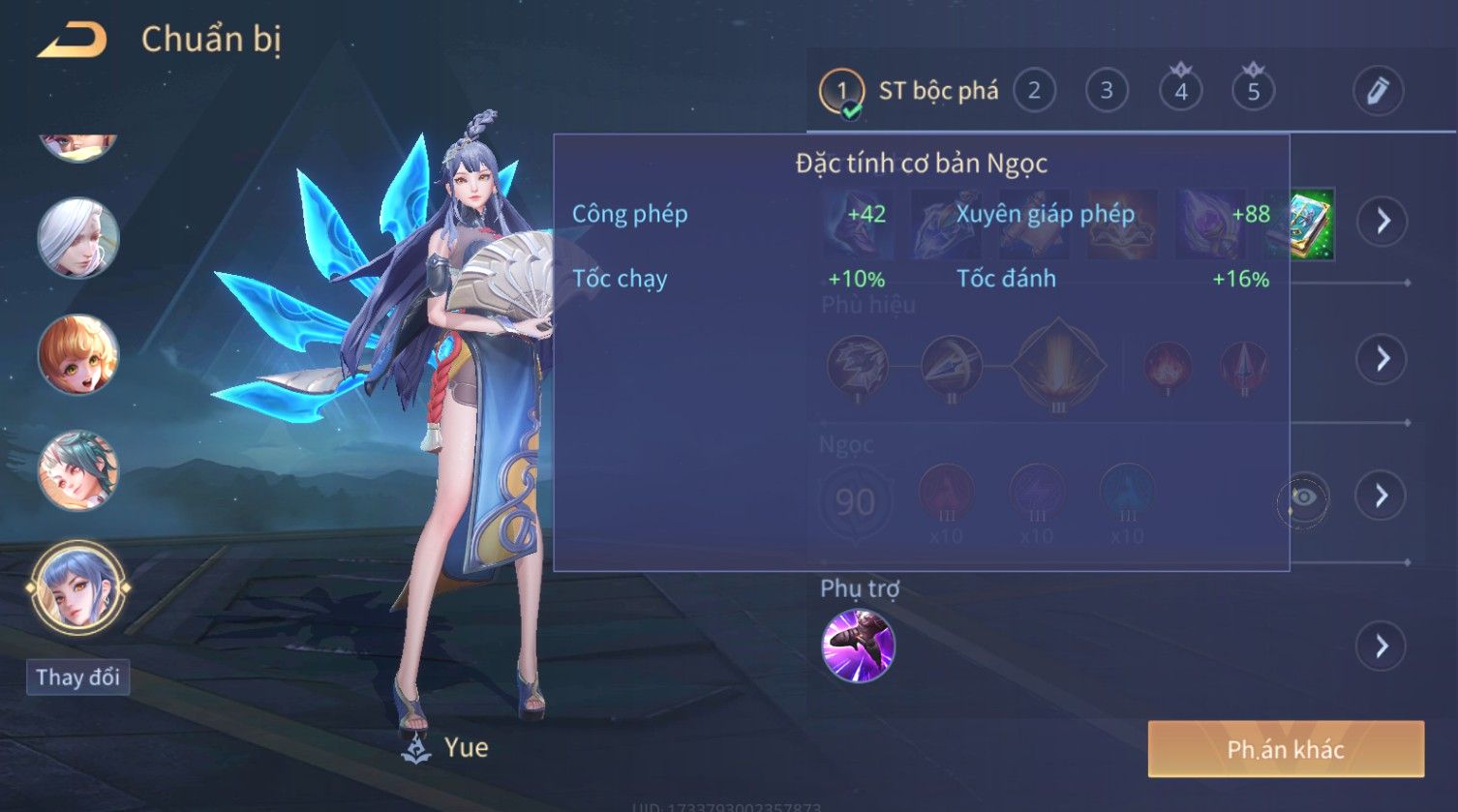Choose loadout preset 4

(1181, 91)
